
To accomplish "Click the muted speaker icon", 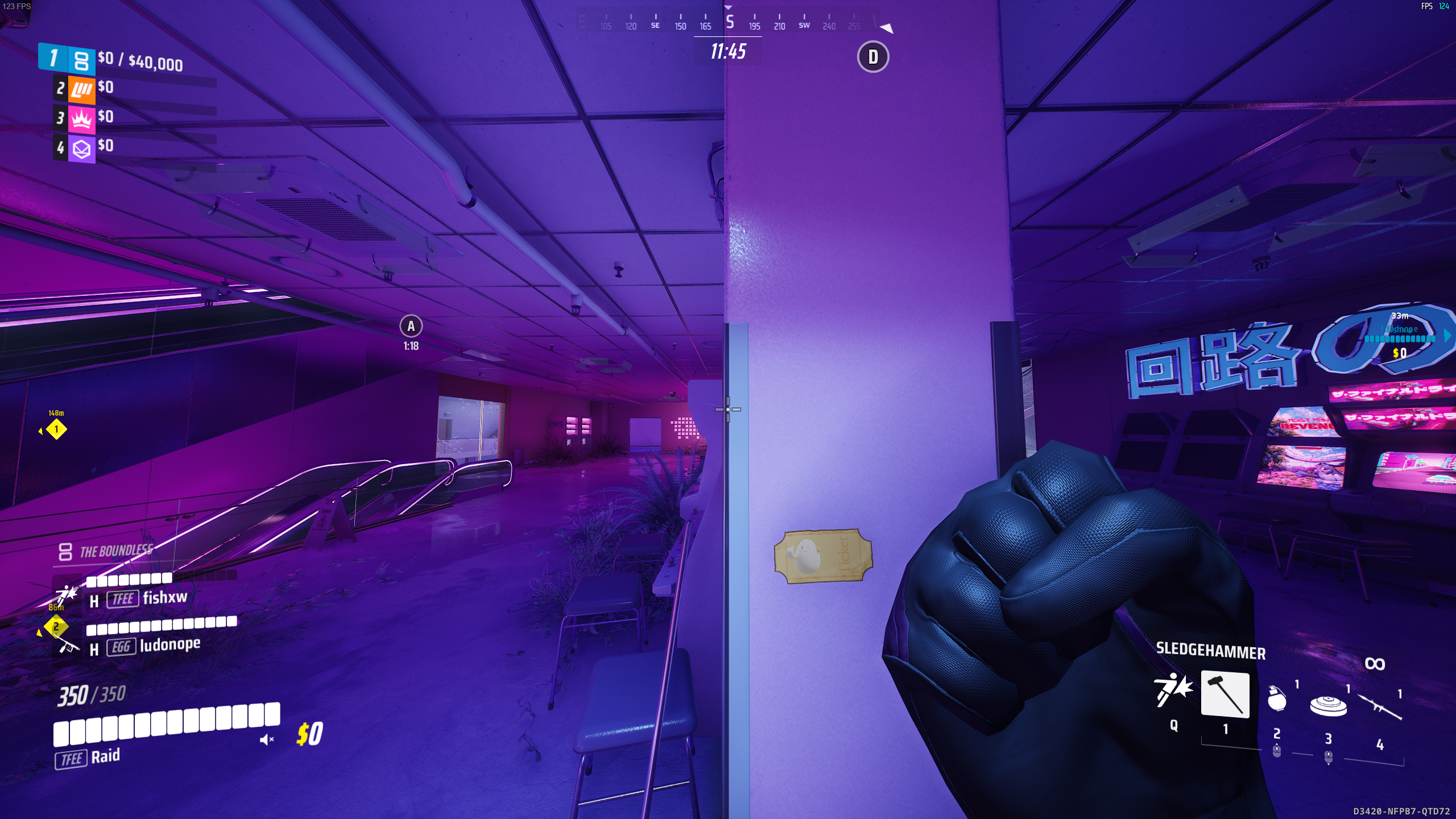I will pos(266,739).
